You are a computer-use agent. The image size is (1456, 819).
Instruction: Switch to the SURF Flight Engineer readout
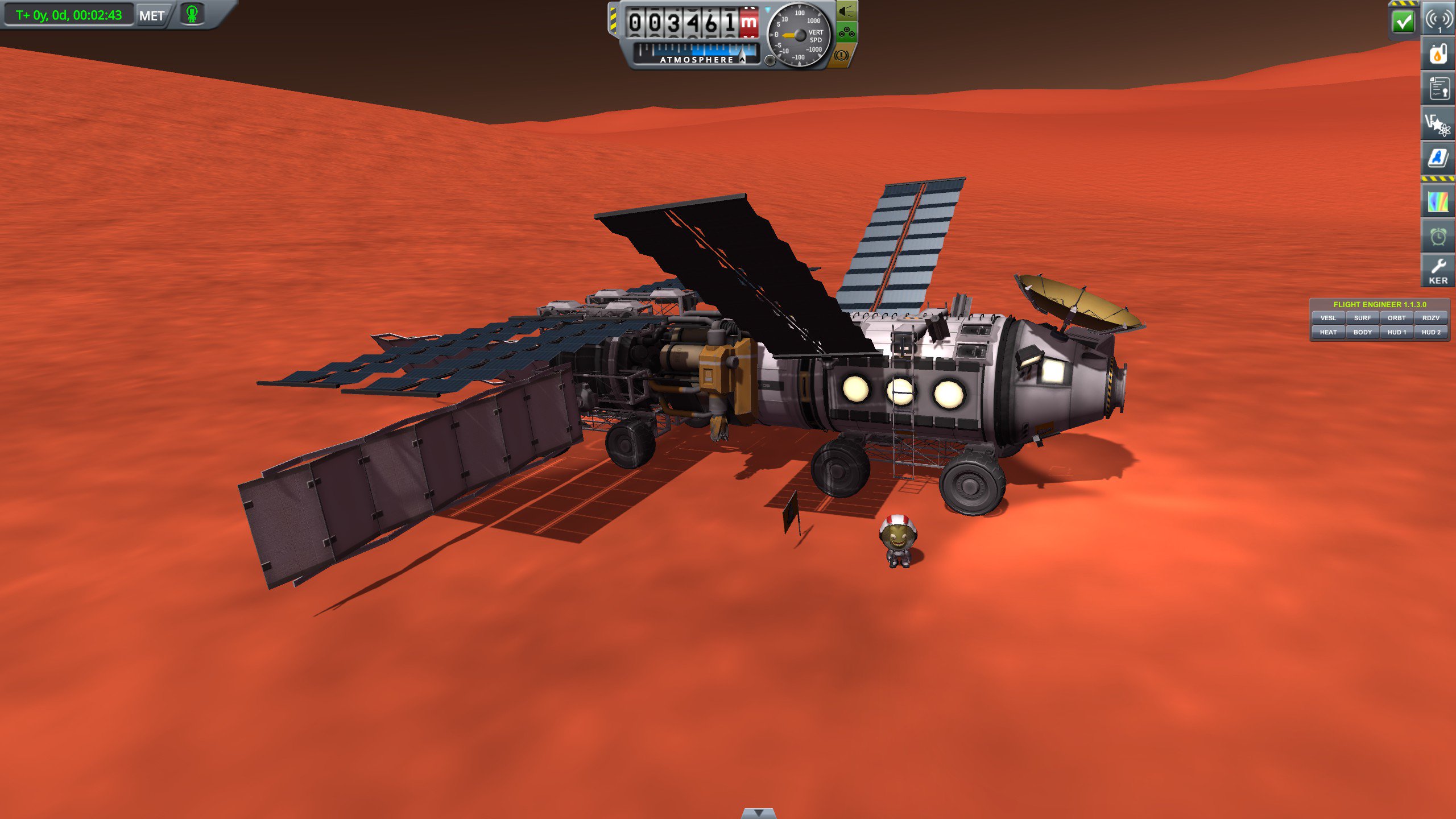click(x=1363, y=318)
